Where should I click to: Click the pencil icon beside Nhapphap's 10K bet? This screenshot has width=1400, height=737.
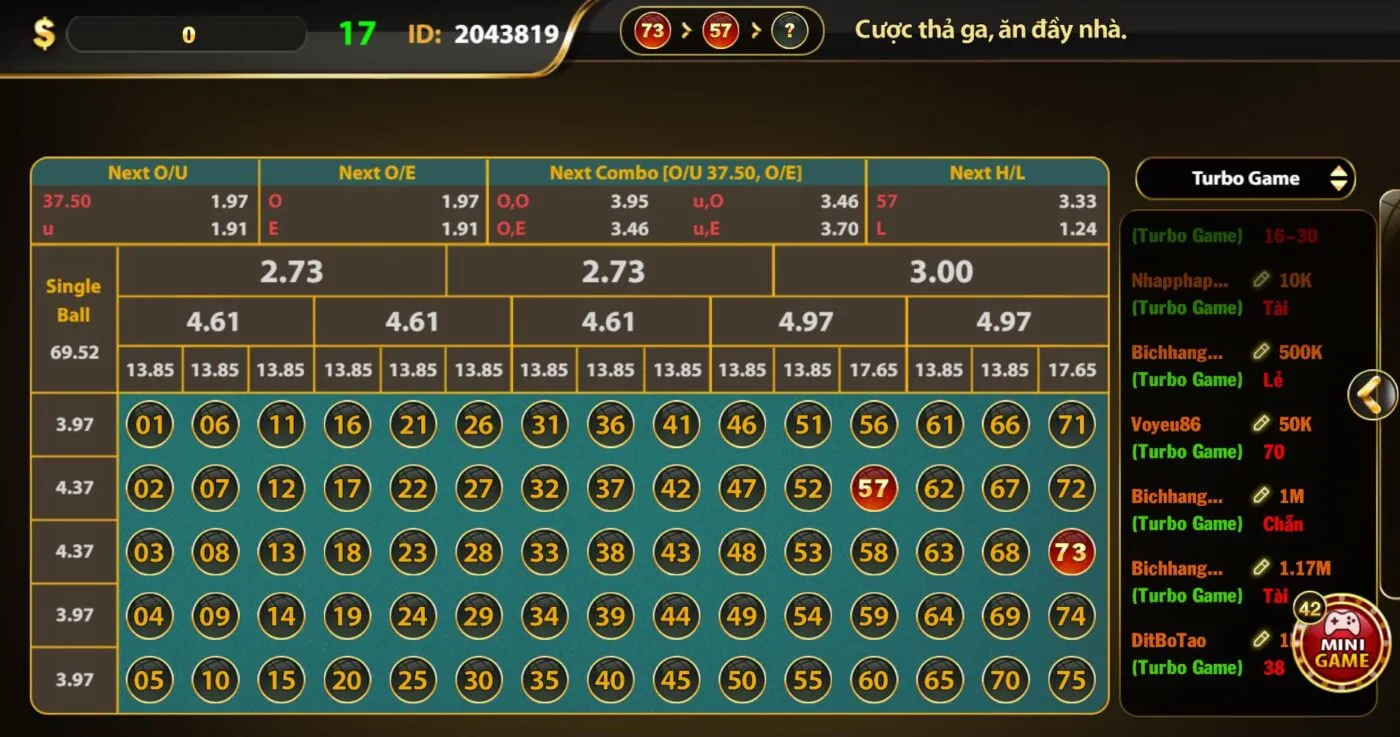coord(1262,280)
